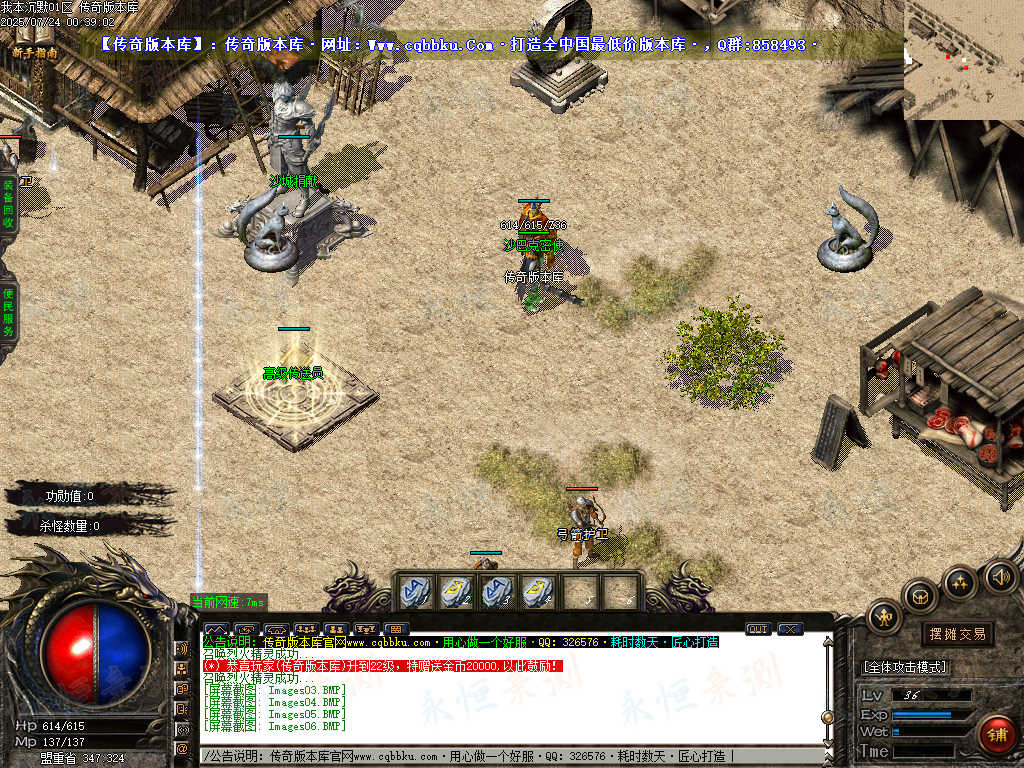1024x768 pixels.
Task: Close the chat panel with X button
Action: tap(790, 629)
